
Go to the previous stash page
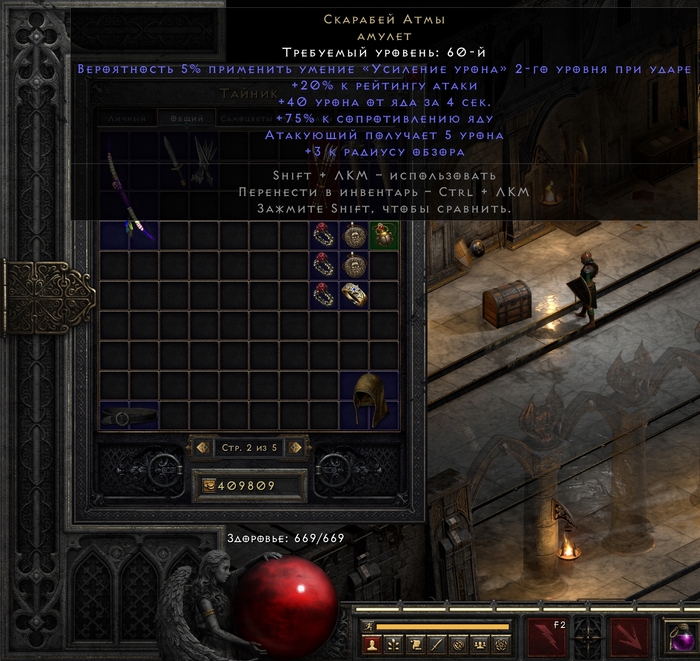201,448
